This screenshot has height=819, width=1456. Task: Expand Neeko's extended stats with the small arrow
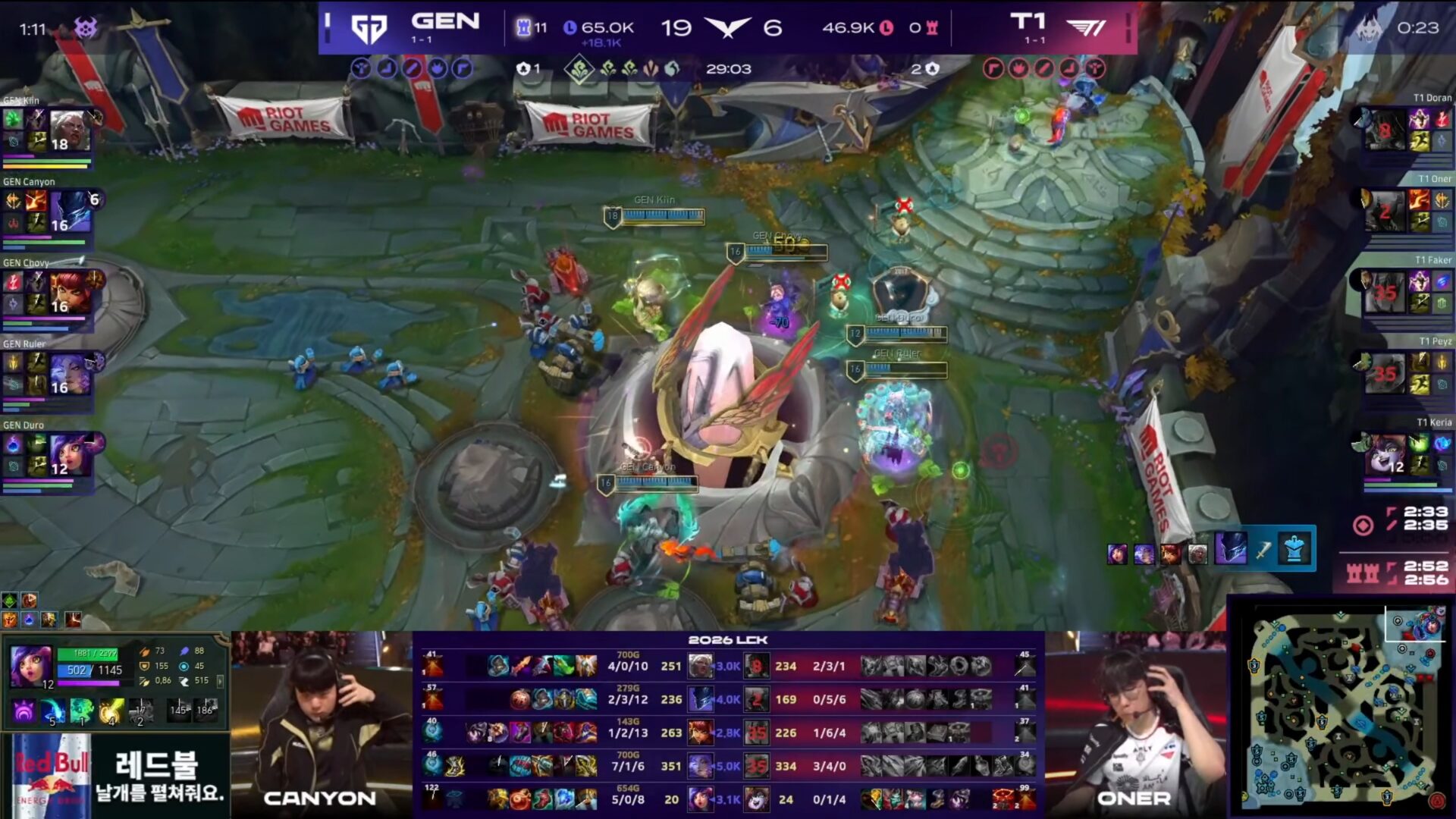(x=221, y=682)
